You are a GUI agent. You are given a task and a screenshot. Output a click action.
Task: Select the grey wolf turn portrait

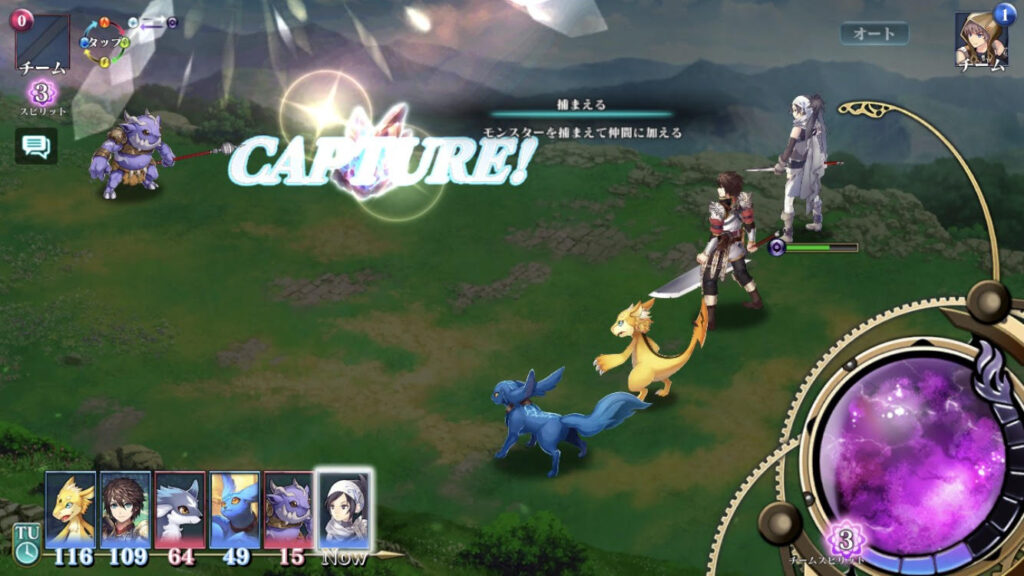point(180,510)
